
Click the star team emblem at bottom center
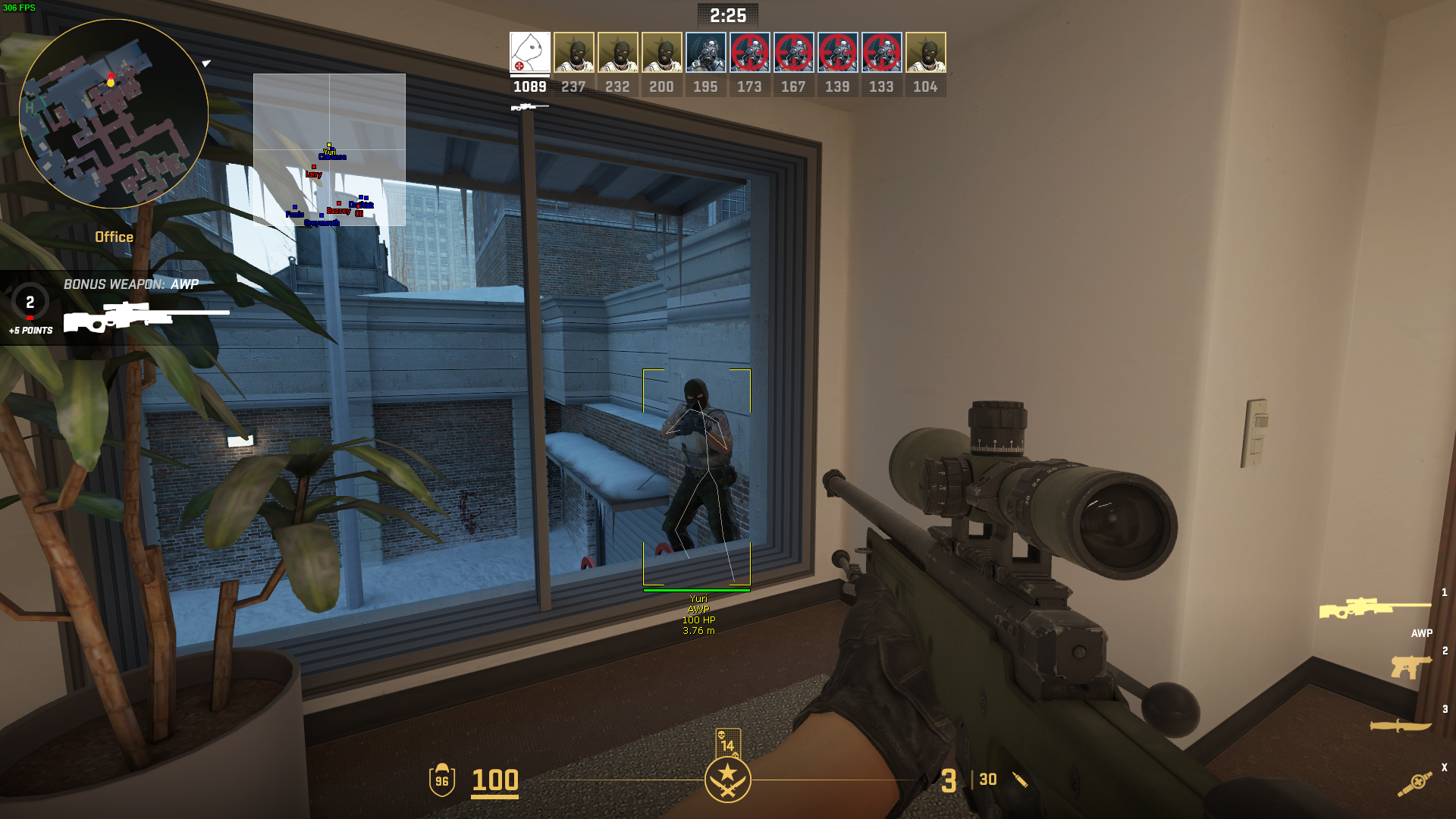(727, 780)
